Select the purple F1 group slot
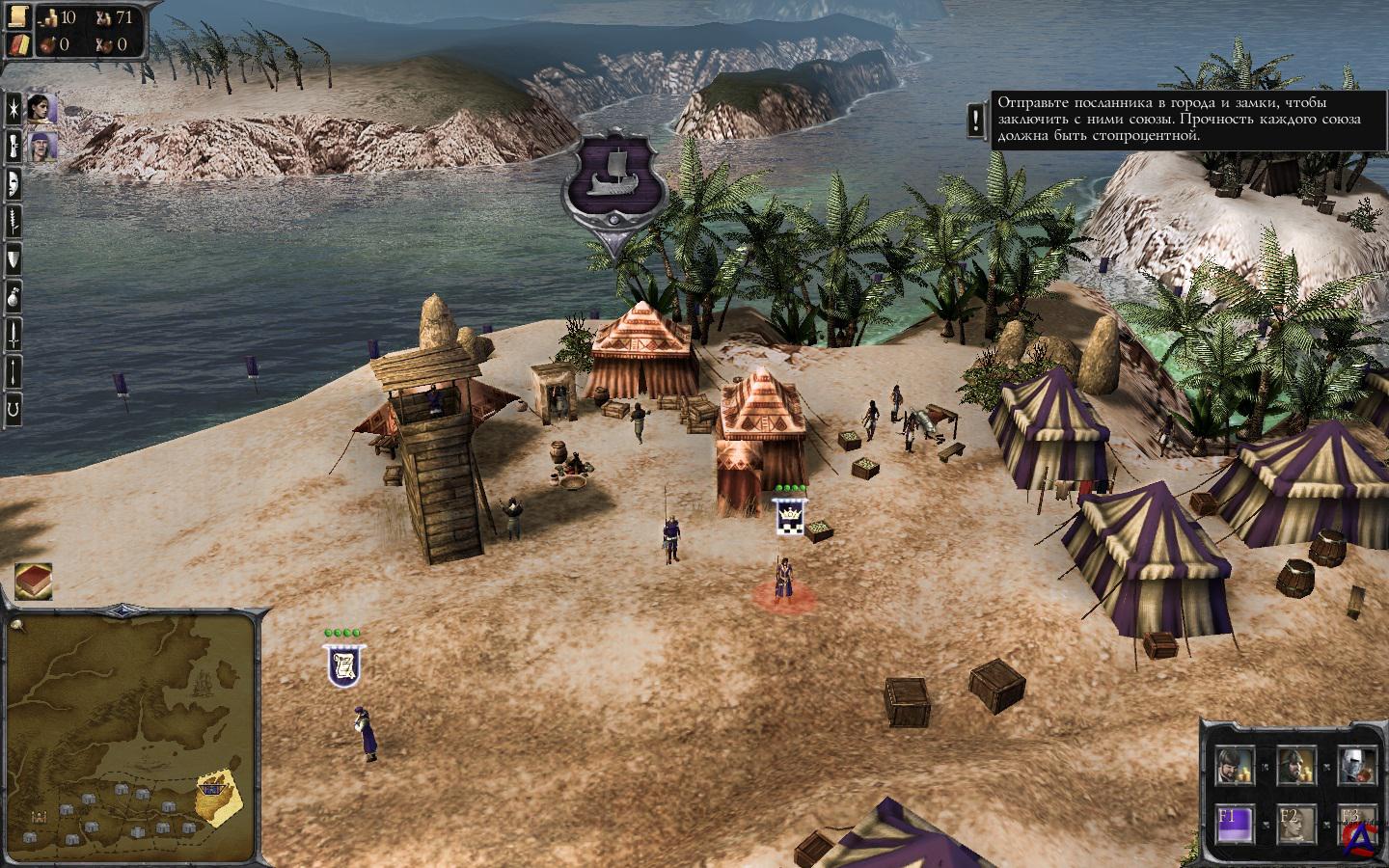Screen dimensions: 1389x868 coord(1234,821)
